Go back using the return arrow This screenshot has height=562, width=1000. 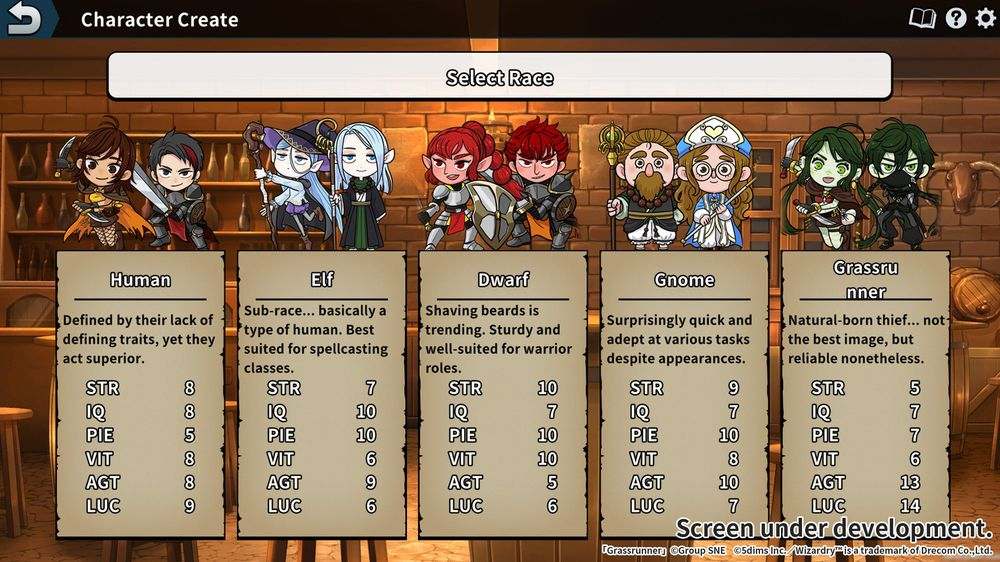25,19
